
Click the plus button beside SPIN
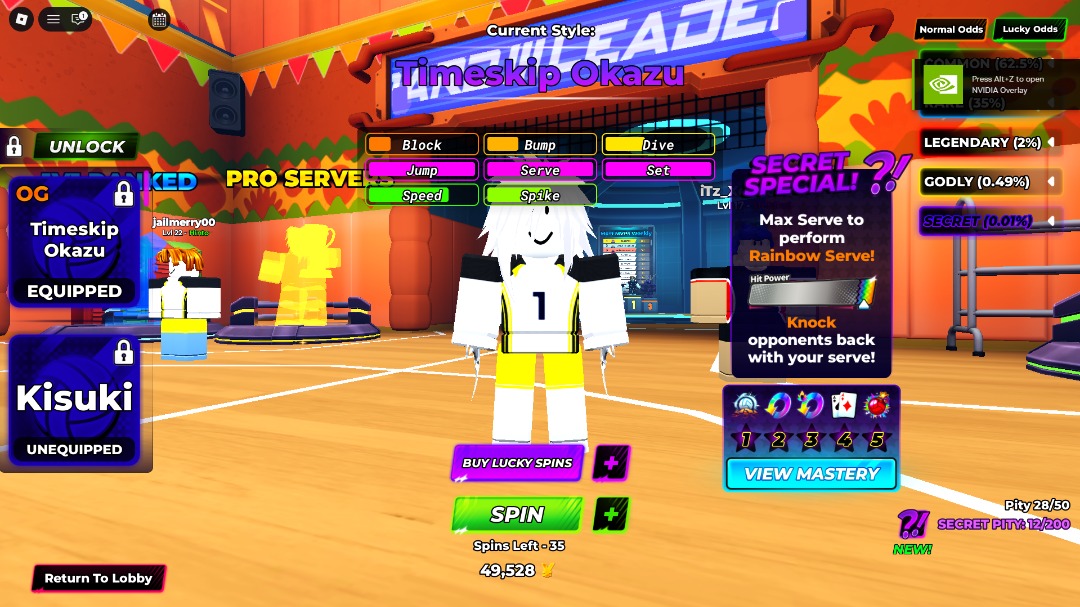point(610,515)
